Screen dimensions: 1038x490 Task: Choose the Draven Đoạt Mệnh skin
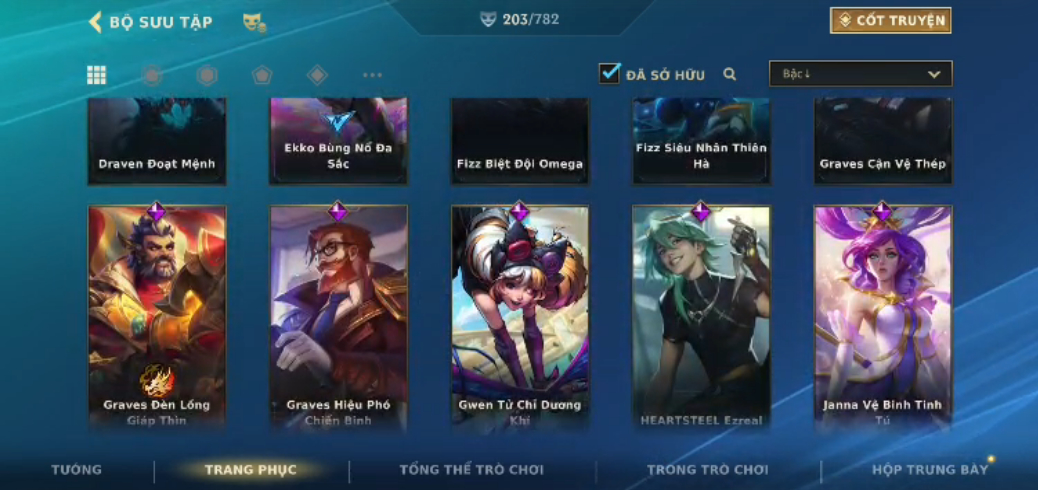(157, 141)
